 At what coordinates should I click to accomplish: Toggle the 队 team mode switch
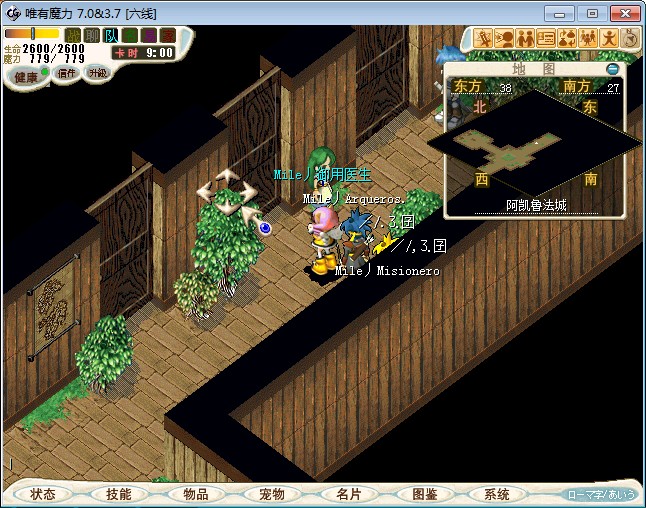tap(111, 35)
